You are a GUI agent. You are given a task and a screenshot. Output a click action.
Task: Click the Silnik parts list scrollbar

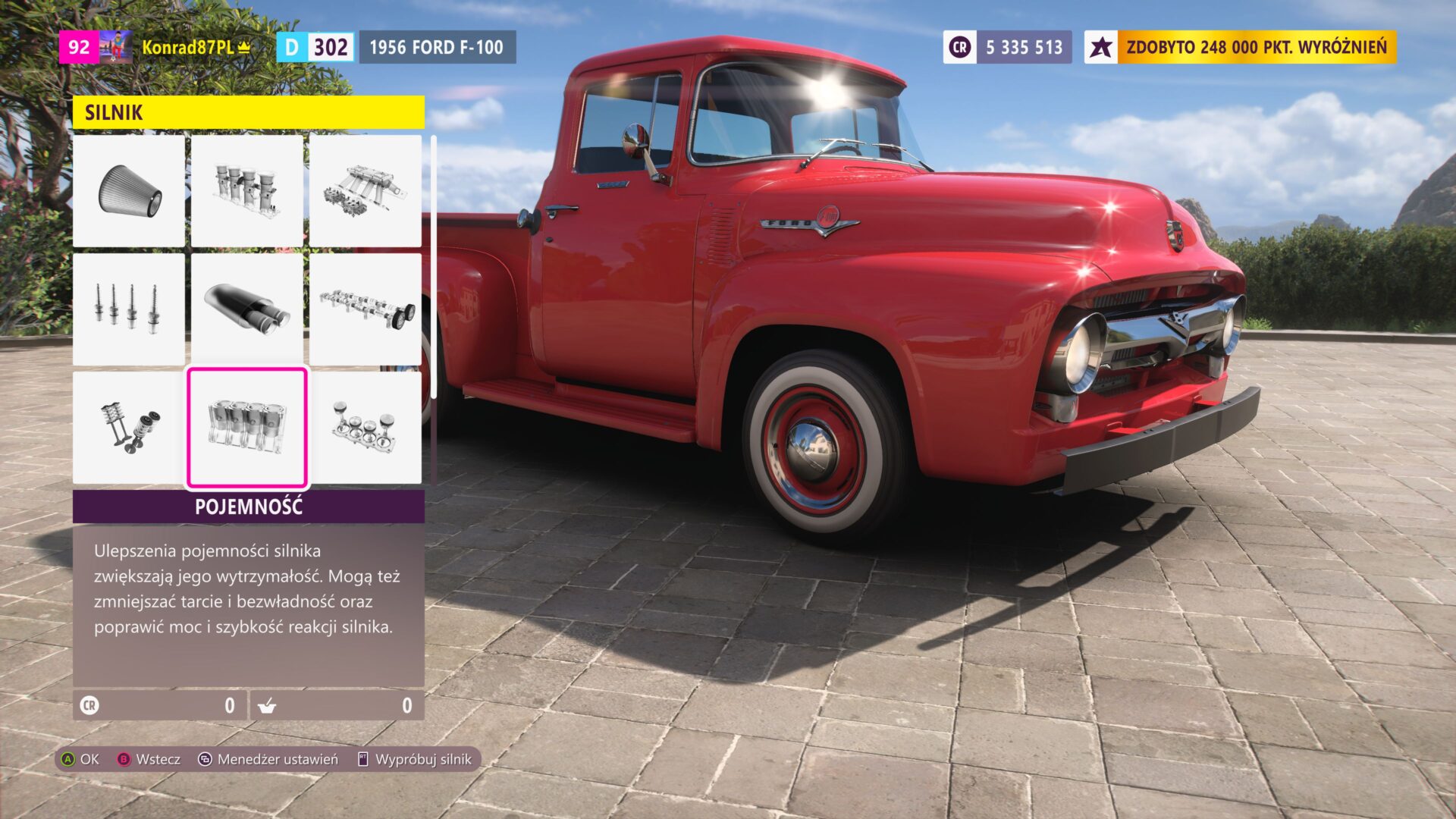(x=433, y=267)
